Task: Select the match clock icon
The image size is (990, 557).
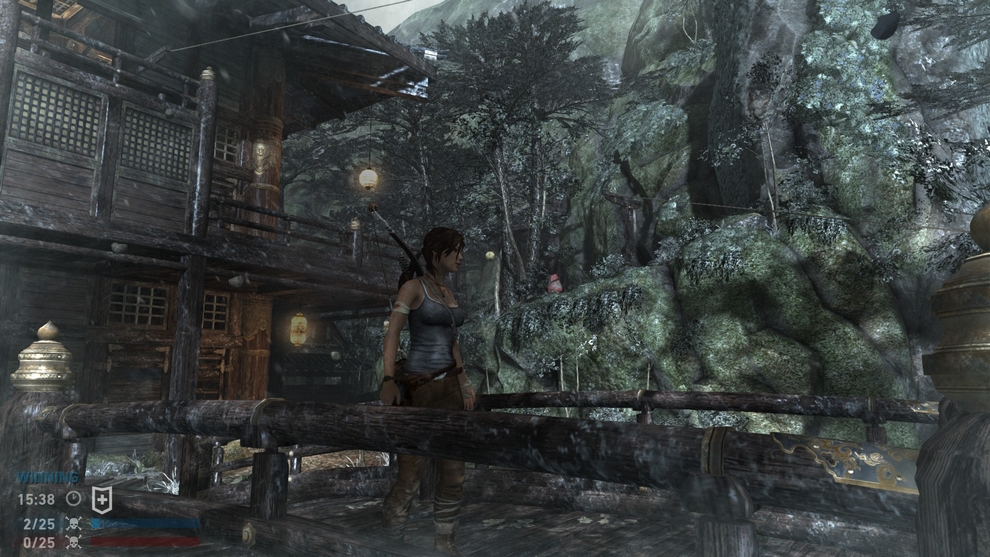Action: [73, 498]
